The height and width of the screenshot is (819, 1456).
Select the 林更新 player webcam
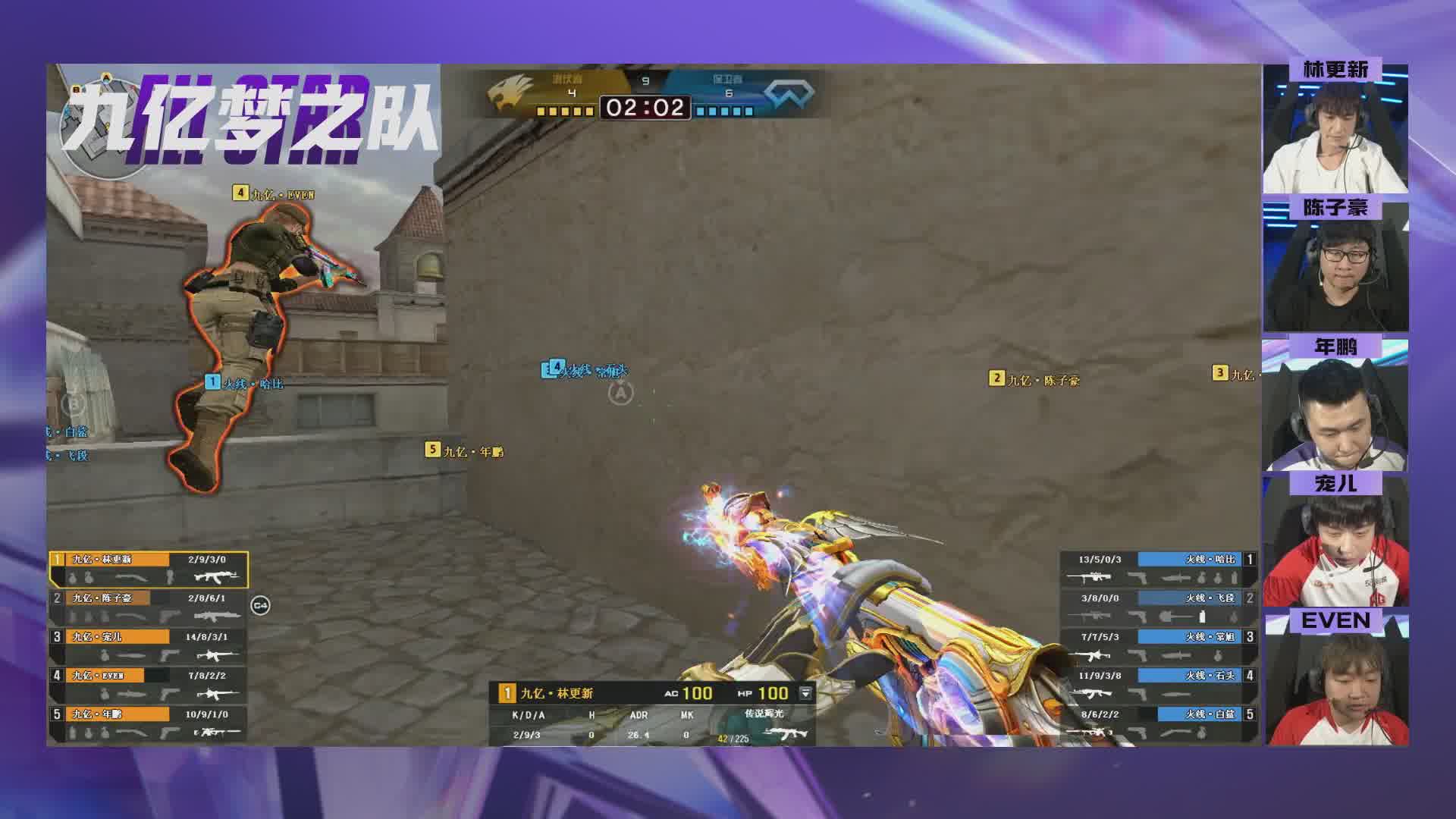[1335, 129]
